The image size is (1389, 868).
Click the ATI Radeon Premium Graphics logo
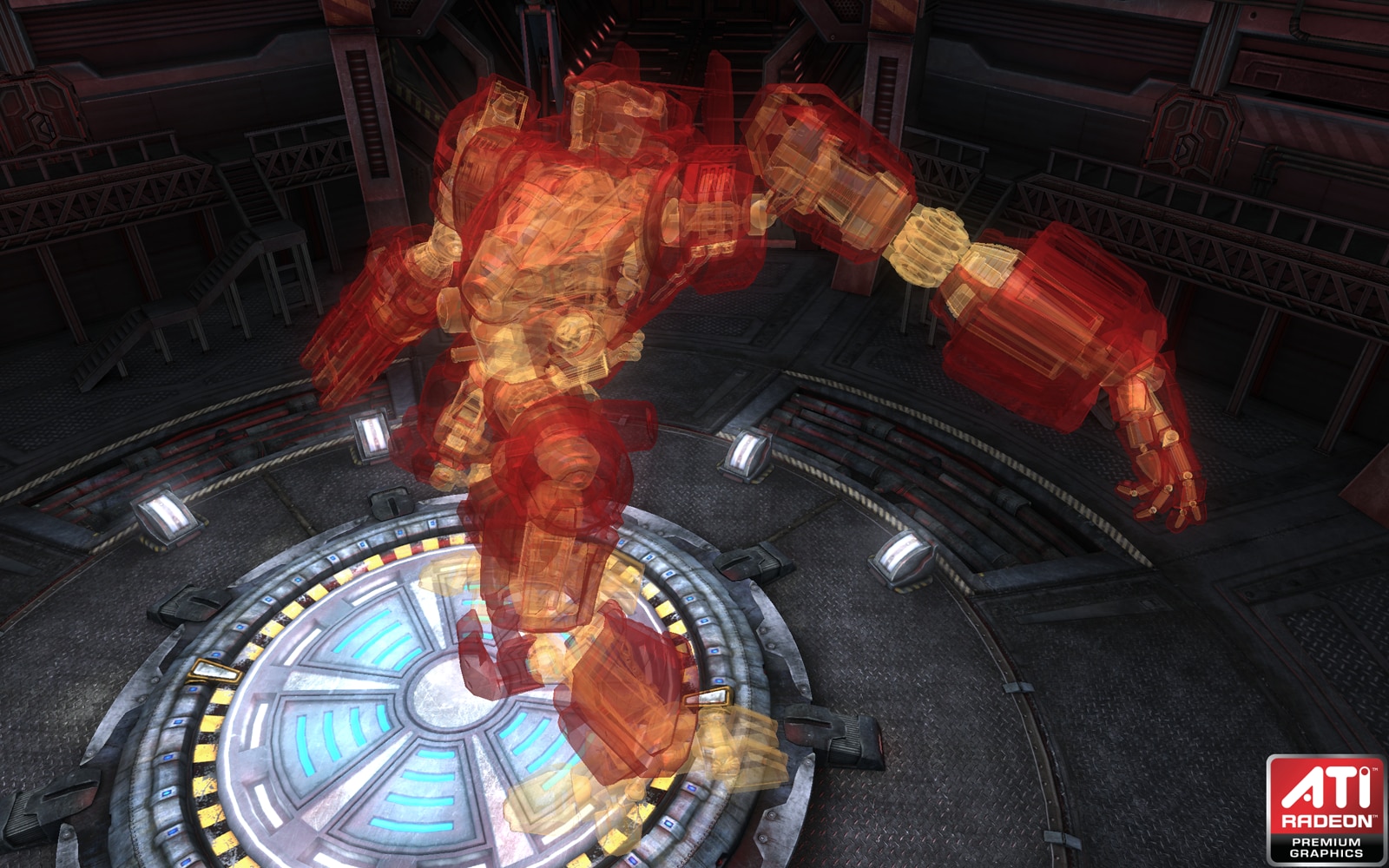(1325, 809)
